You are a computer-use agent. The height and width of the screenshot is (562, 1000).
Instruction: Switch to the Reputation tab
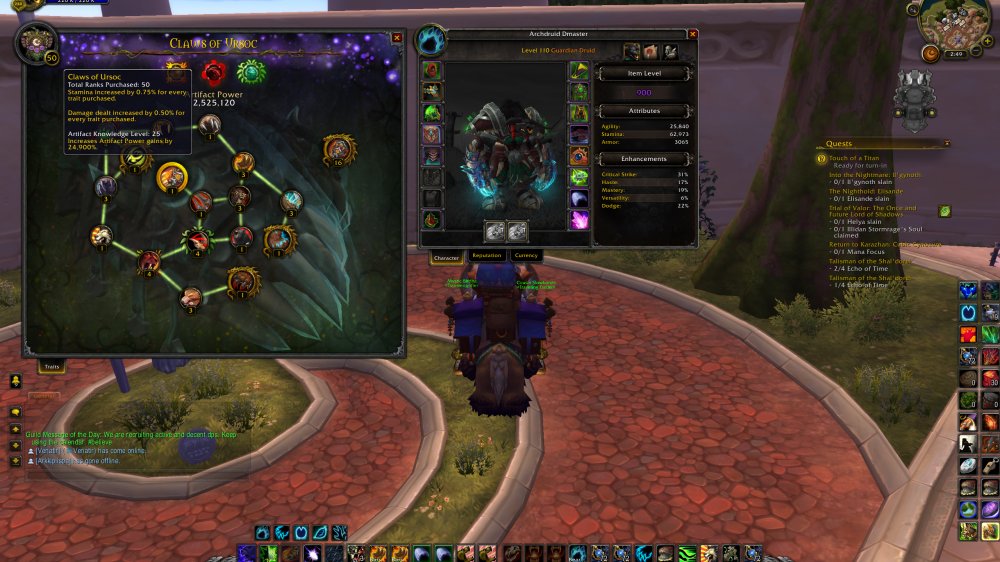tap(486, 256)
